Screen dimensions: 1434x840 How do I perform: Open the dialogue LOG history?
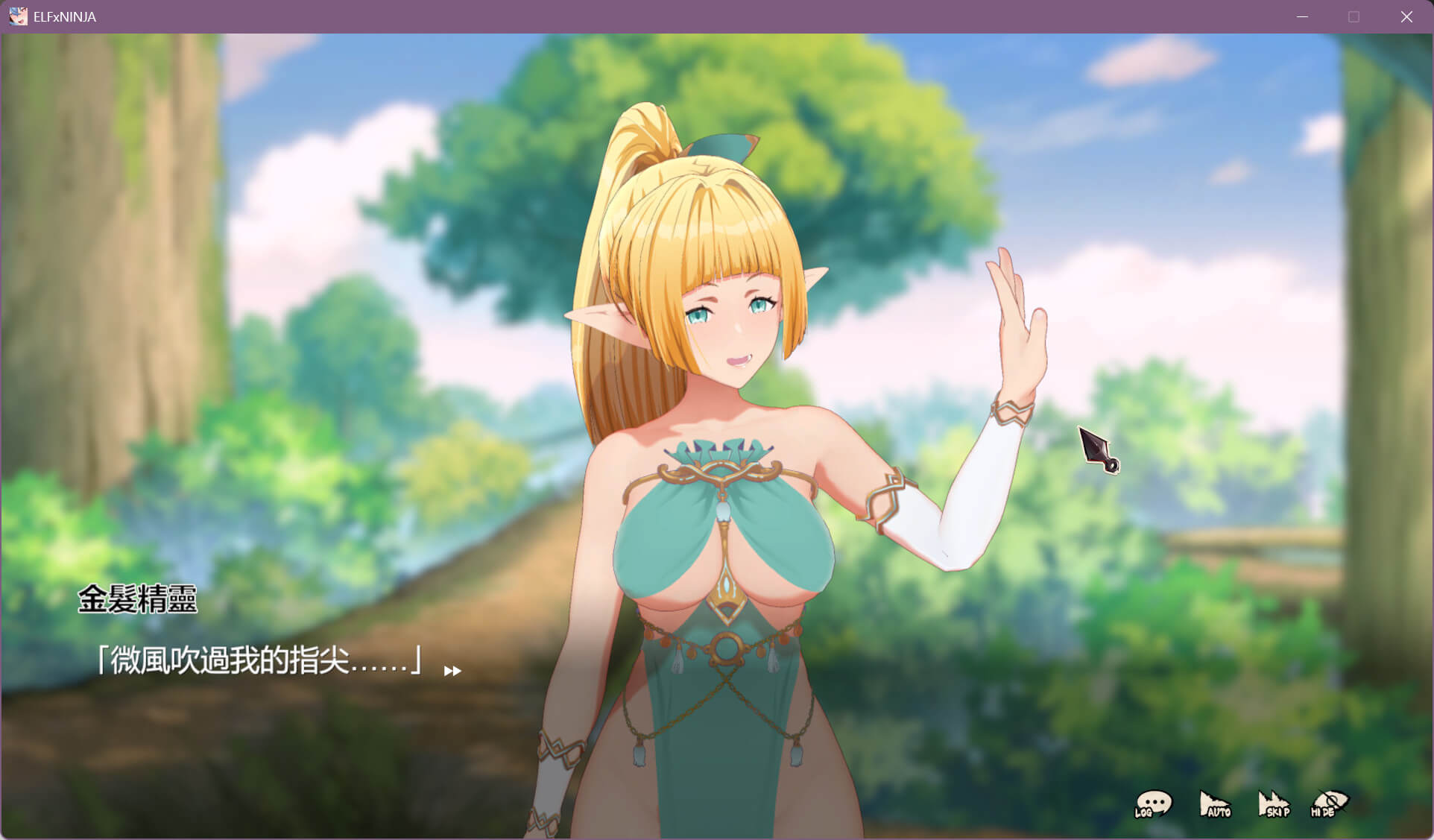point(1153,804)
